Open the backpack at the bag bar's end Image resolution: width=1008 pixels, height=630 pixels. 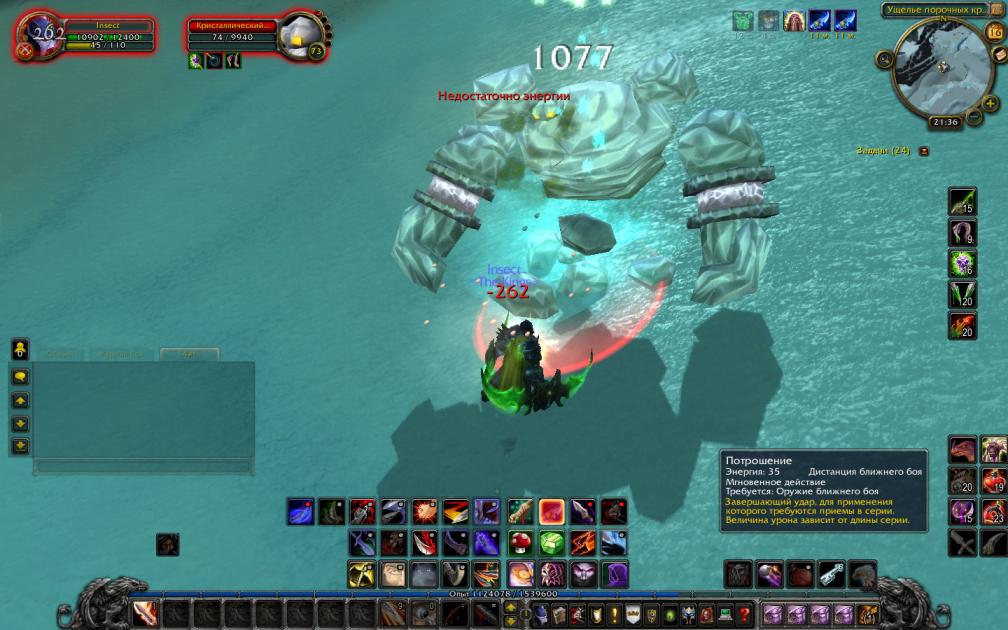click(x=868, y=613)
